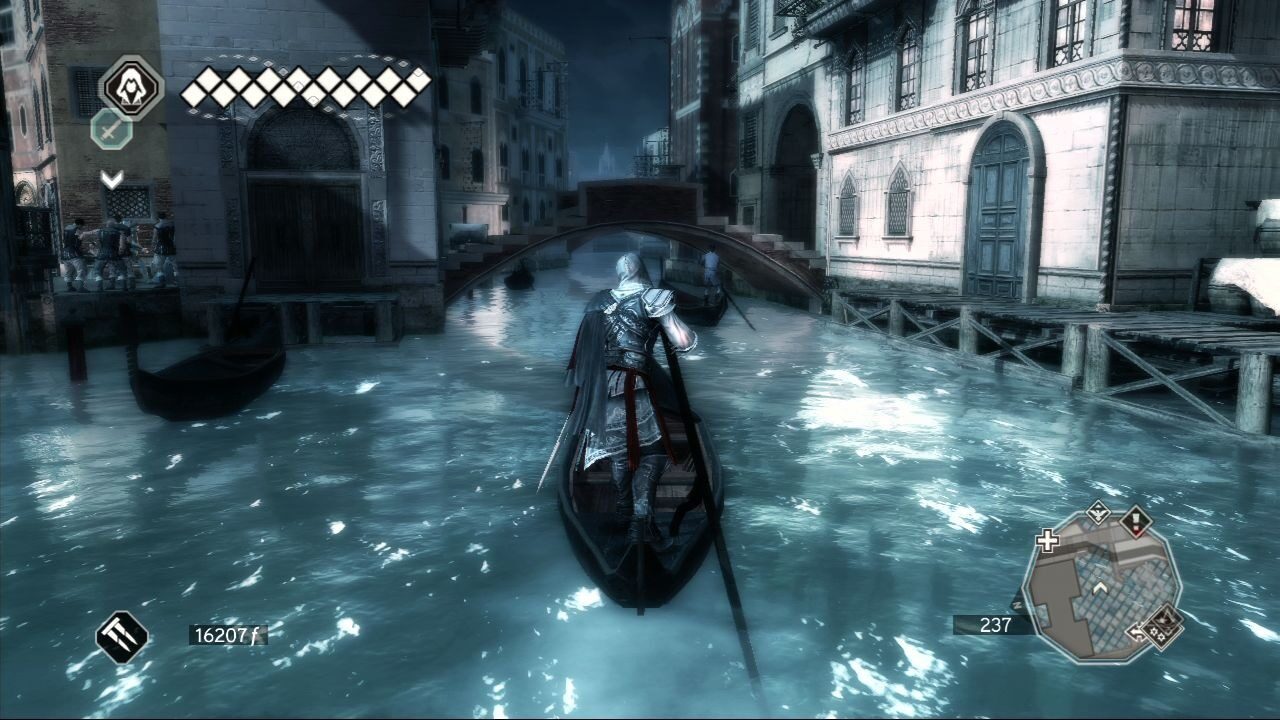1280x720 pixels.
Task: Click the eagle viewpoint marker above the minimap
Action: tap(1097, 513)
